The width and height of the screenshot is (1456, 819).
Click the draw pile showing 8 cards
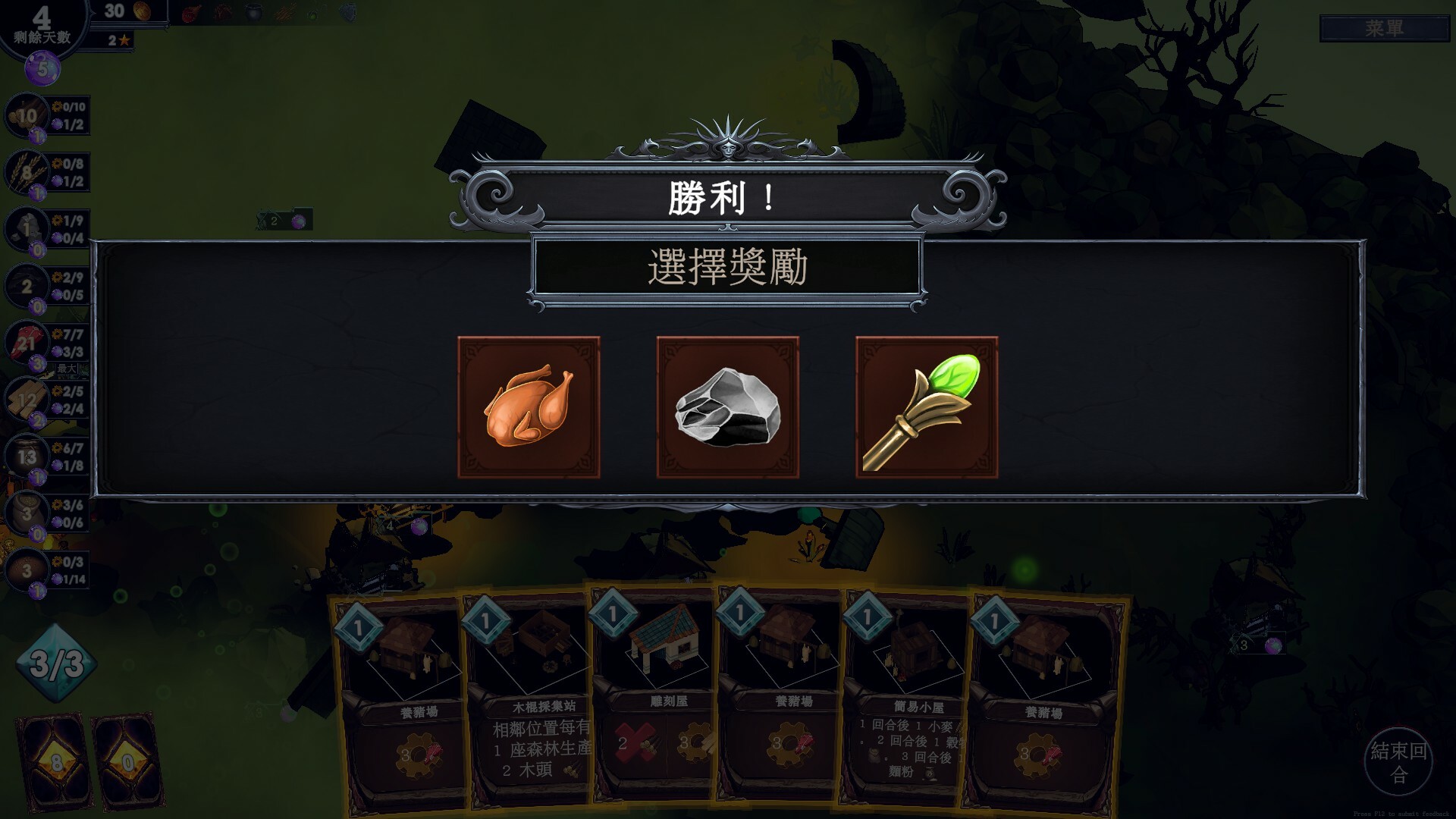(x=49, y=755)
